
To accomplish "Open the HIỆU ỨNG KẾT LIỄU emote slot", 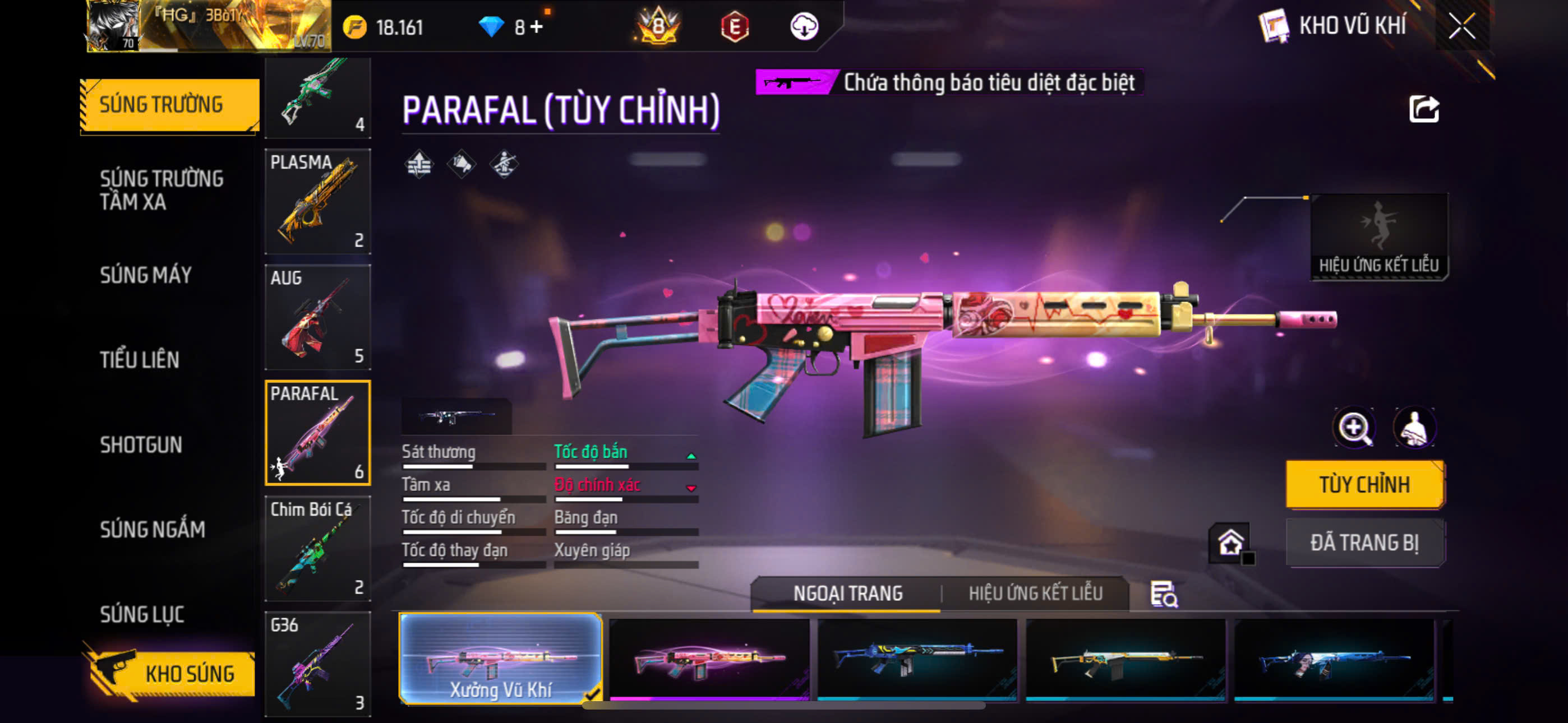I will (x=1378, y=236).
